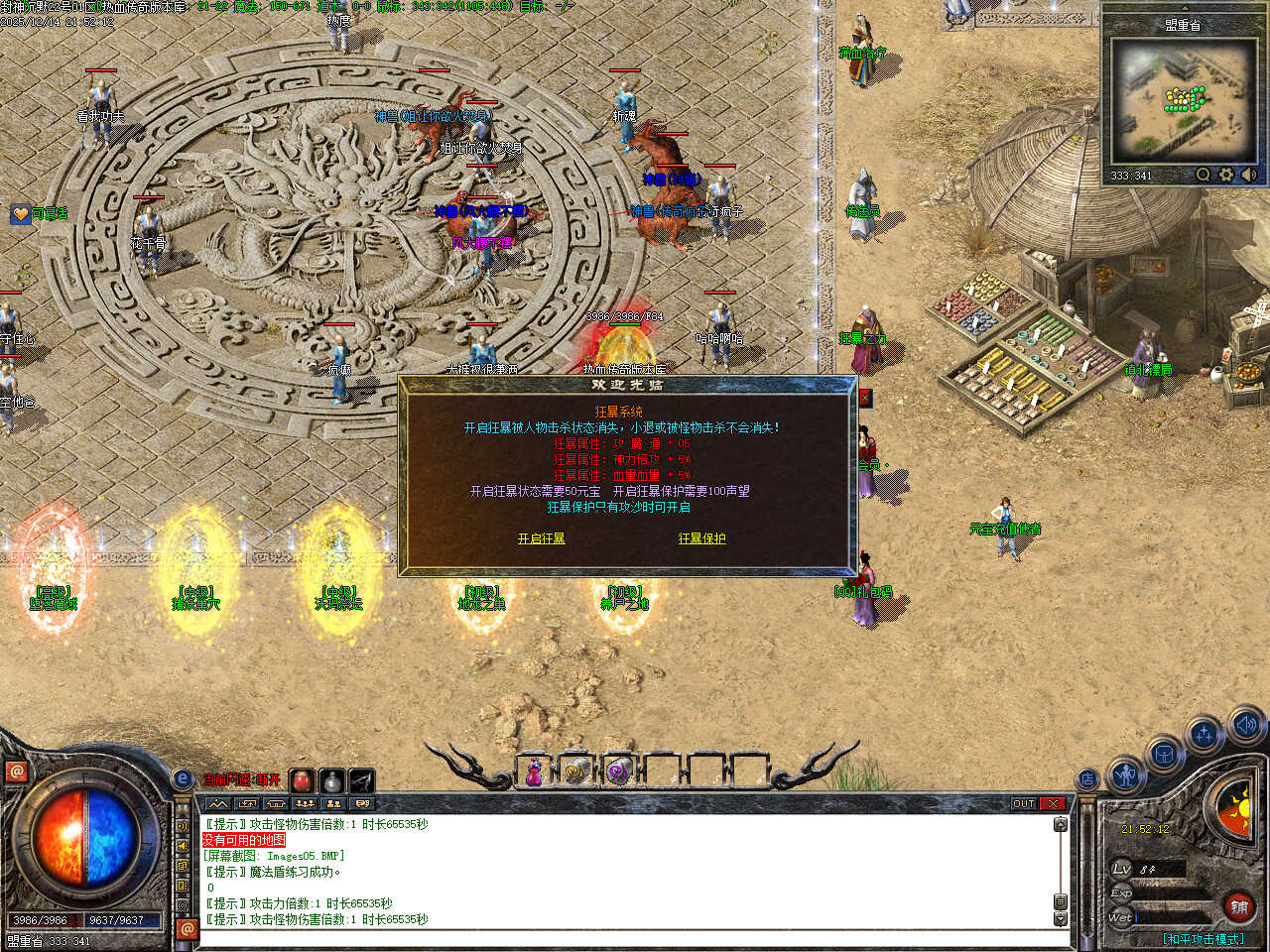Open the character panel round button
This screenshot has width=1270, height=952.
pos(1125,774)
